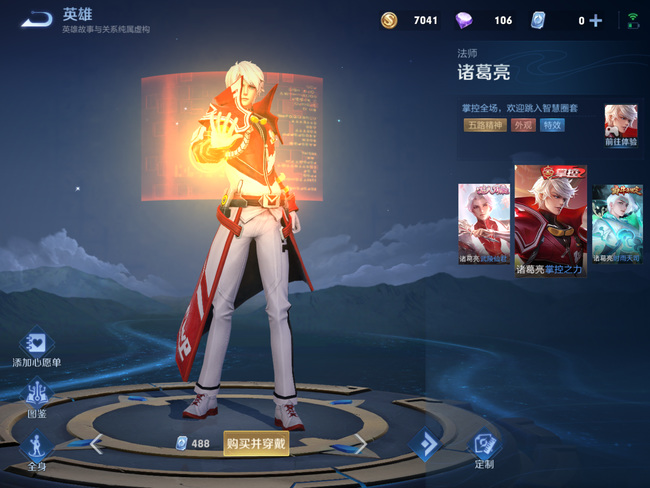
Task: Select the 五路精神 tag
Action: [485, 125]
